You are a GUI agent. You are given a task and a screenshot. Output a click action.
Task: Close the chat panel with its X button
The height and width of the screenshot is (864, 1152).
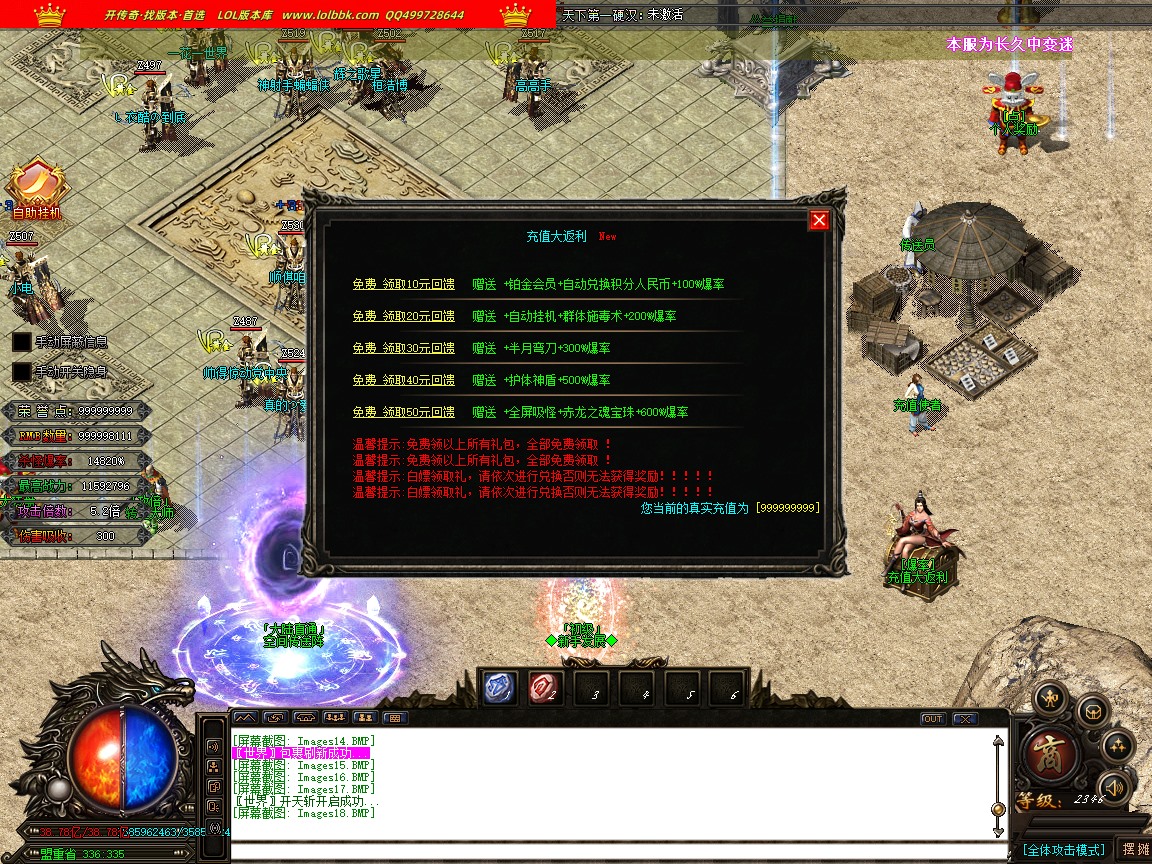[x=964, y=718]
